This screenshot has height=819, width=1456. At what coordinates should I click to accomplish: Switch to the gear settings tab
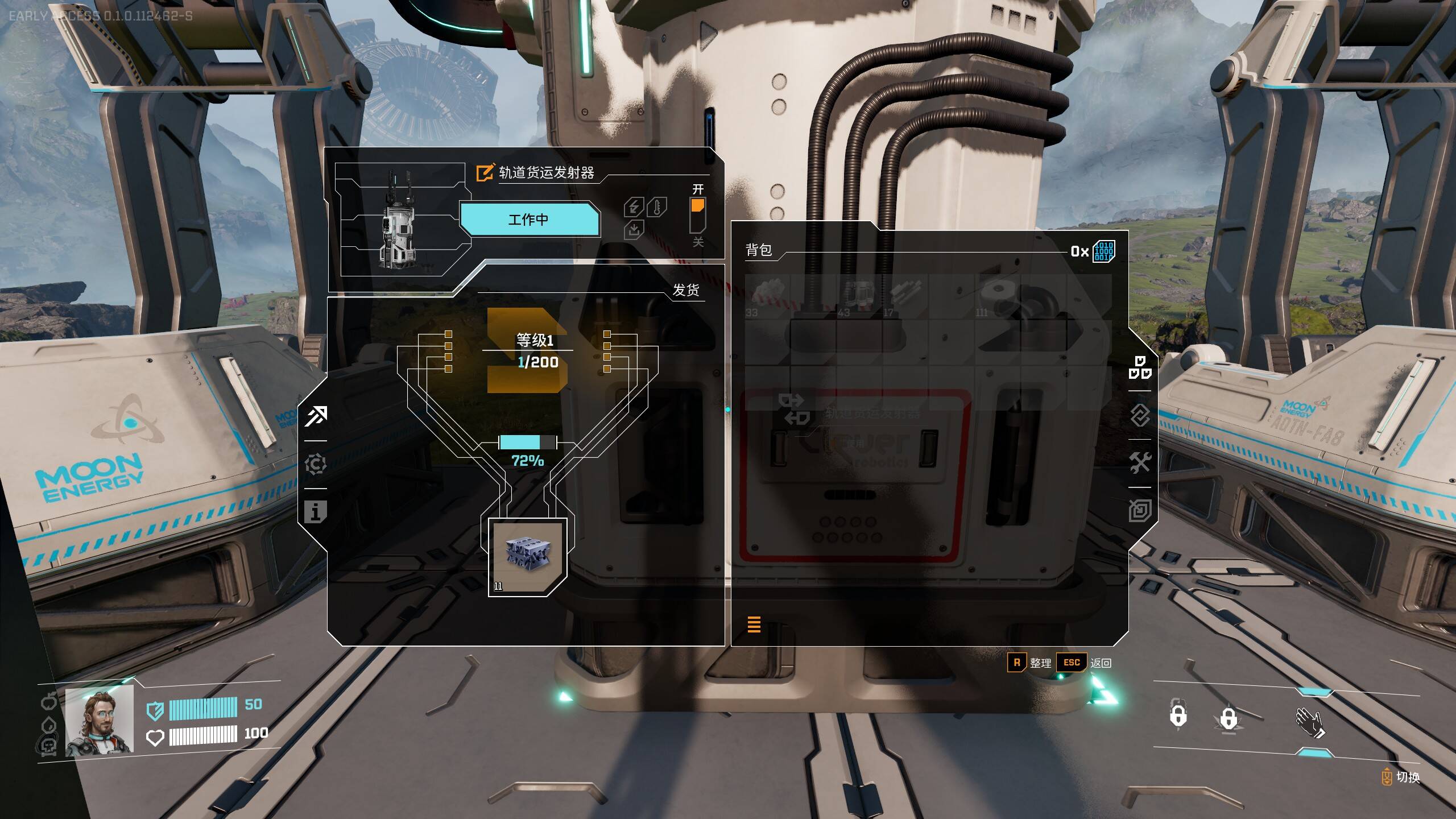click(316, 464)
